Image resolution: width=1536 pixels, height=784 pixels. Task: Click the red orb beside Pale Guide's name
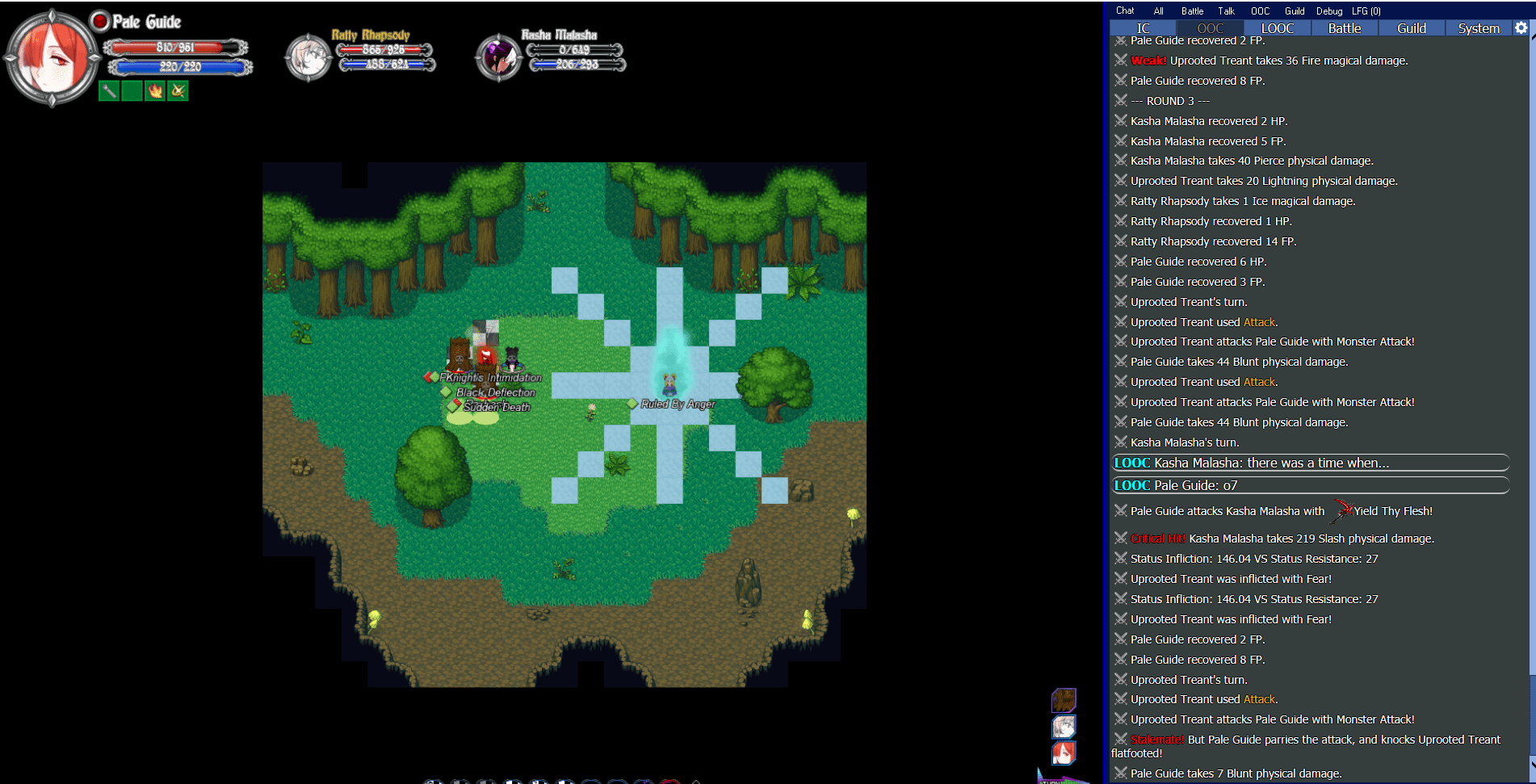pyautogui.click(x=100, y=21)
